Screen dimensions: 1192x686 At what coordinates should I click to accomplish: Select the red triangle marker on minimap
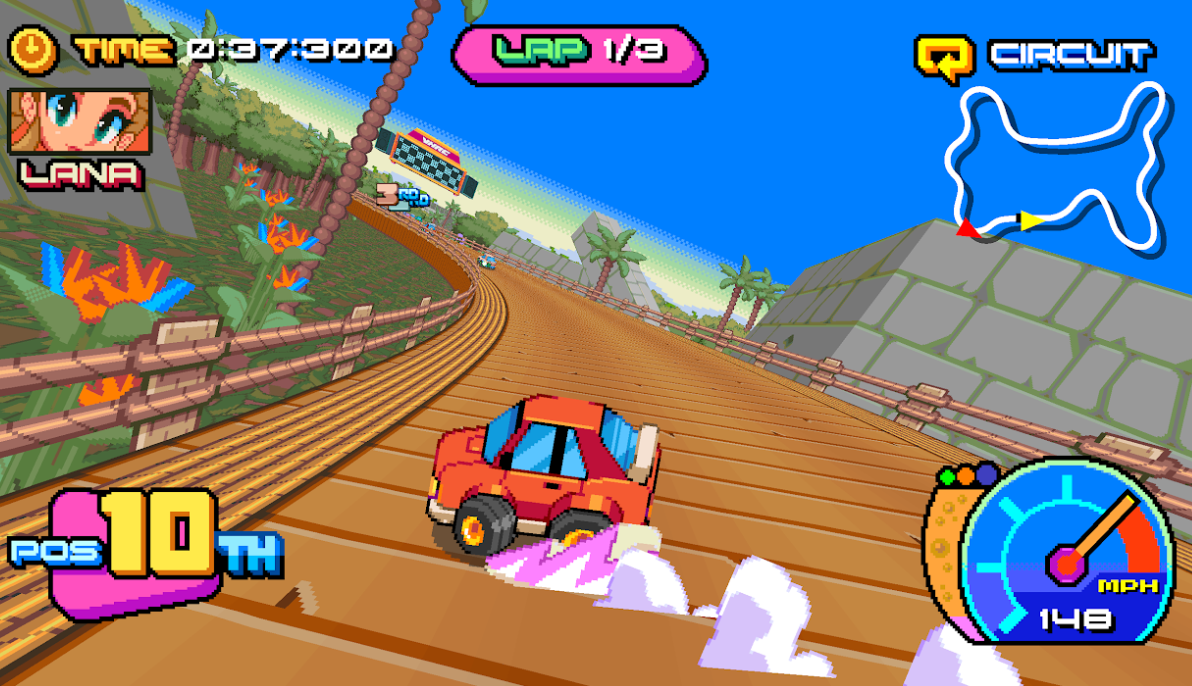967,229
